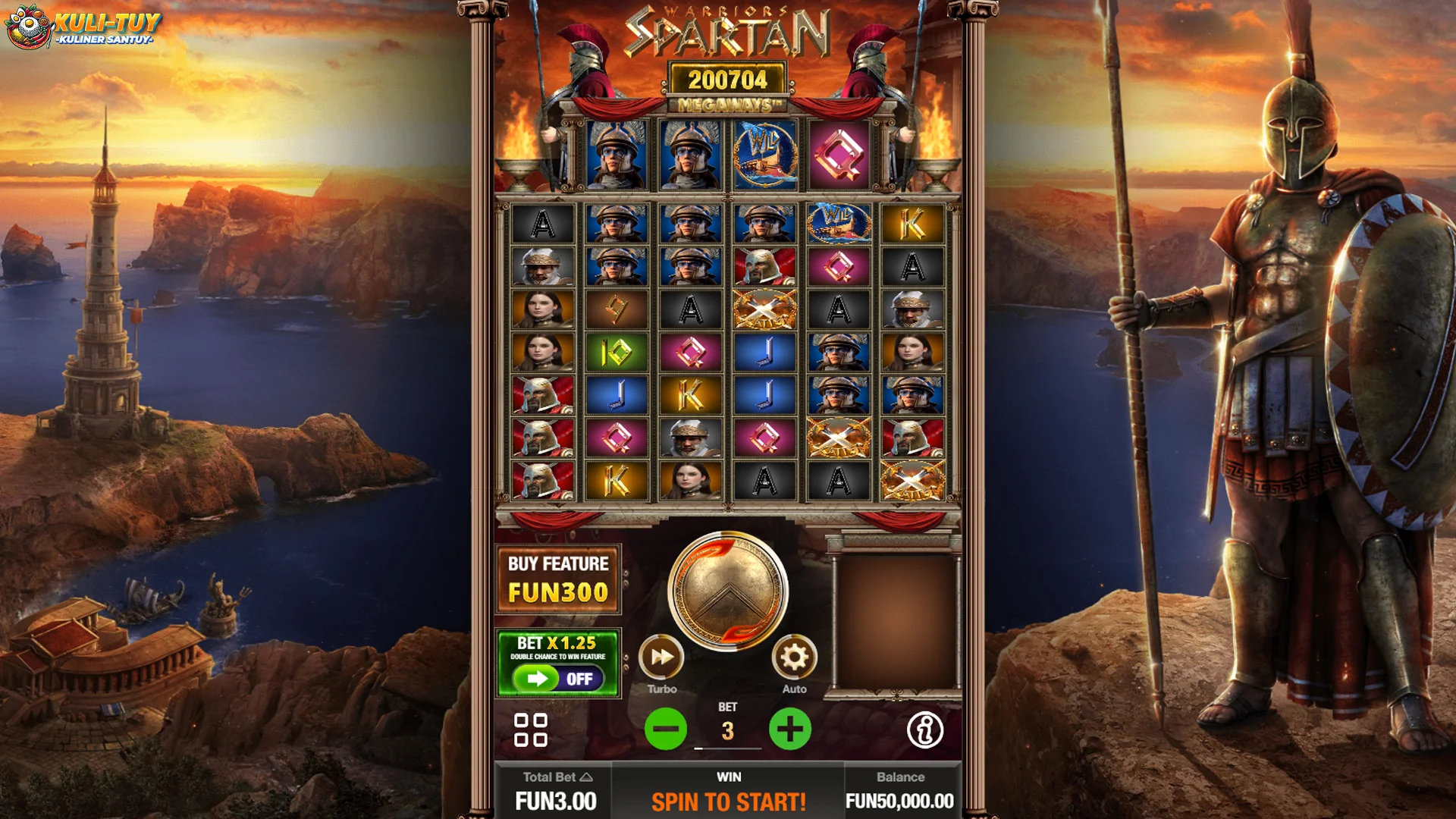Screen dimensions: 1456x819
Task: Click the underline slider beneath the bet value
Action: pyautogui.click(x=727, y=747)
